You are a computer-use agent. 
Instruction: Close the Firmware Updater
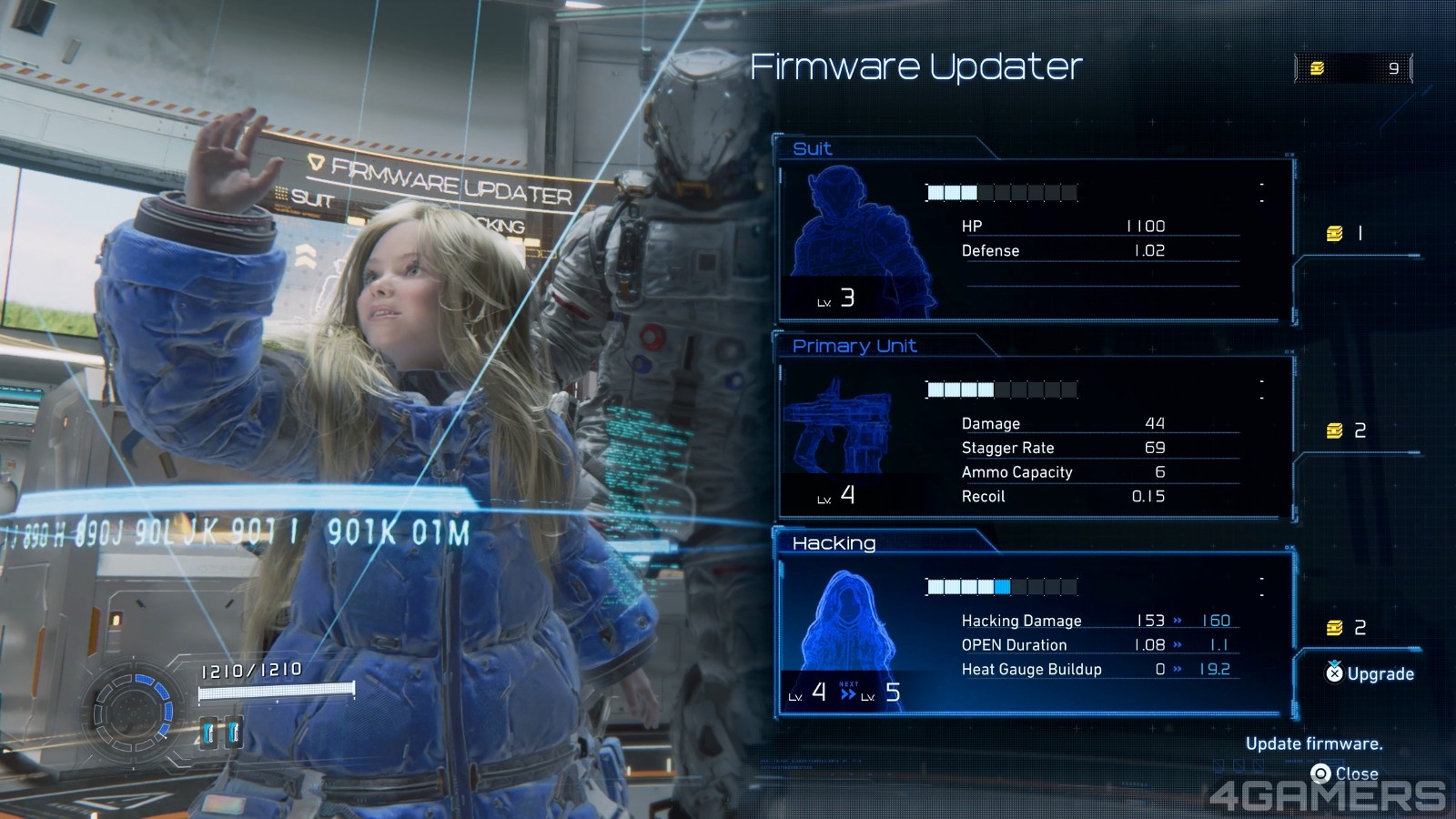[1345, 773]
